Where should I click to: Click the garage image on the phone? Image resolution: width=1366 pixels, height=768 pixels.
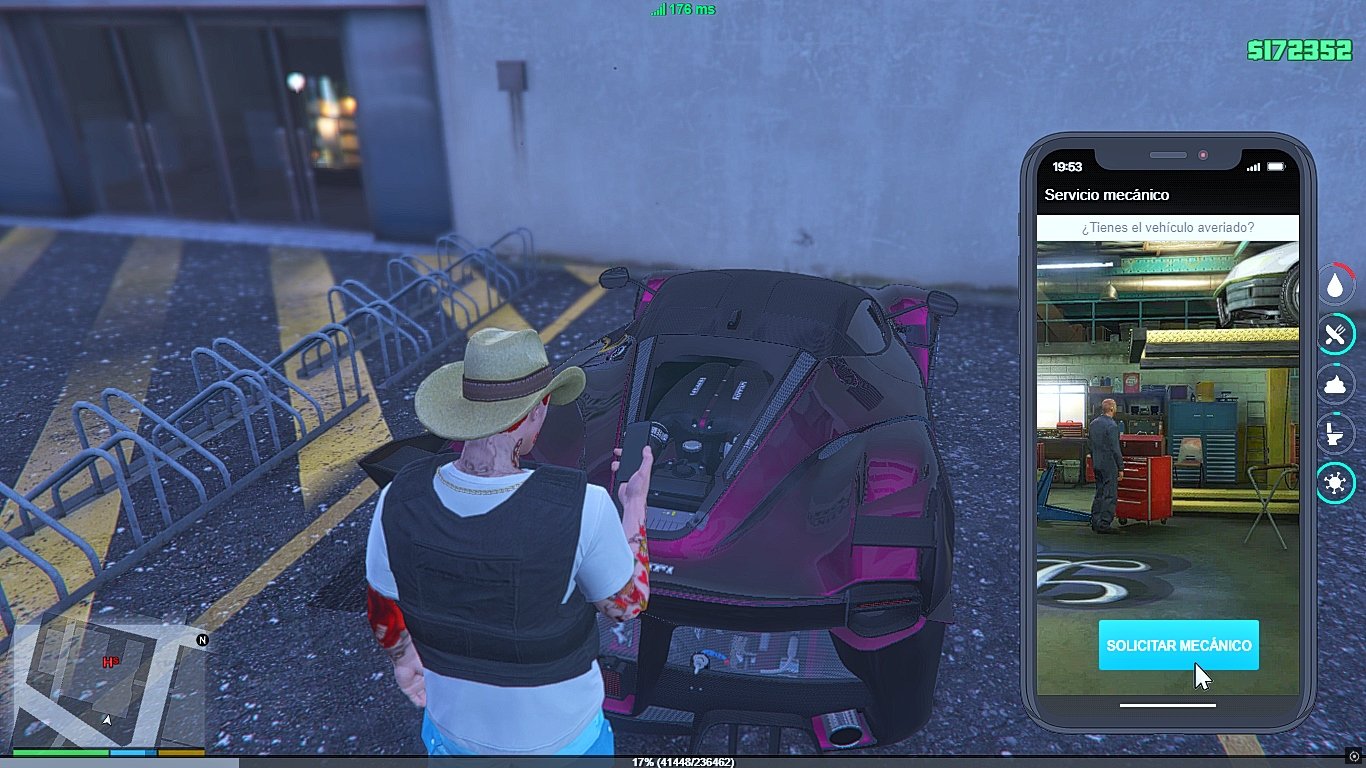[x=1167, y=420]
